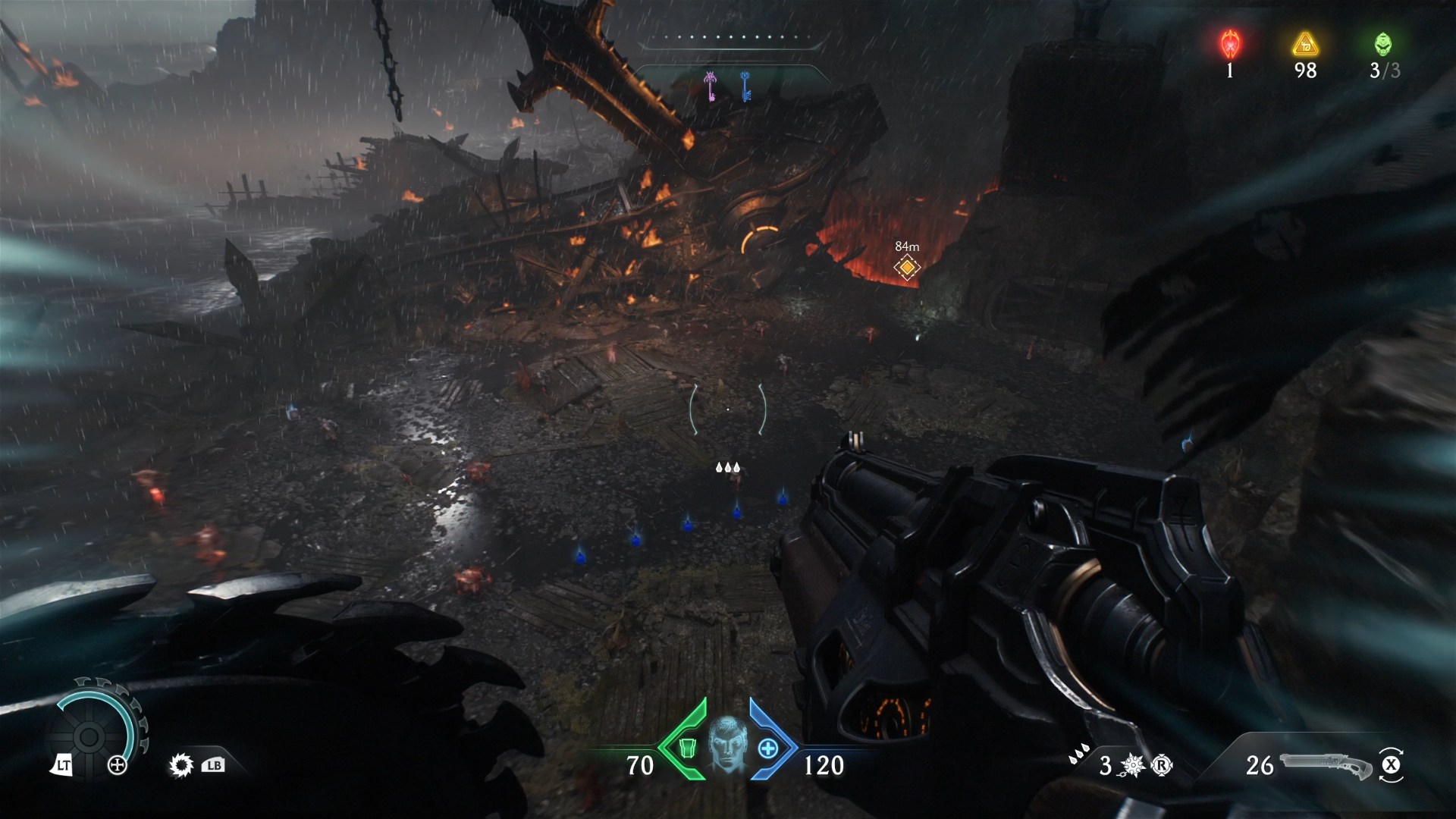Click the green witch mask icon showing 3/3
This screenshot has height=819, width=1456.
point(1383,43)
